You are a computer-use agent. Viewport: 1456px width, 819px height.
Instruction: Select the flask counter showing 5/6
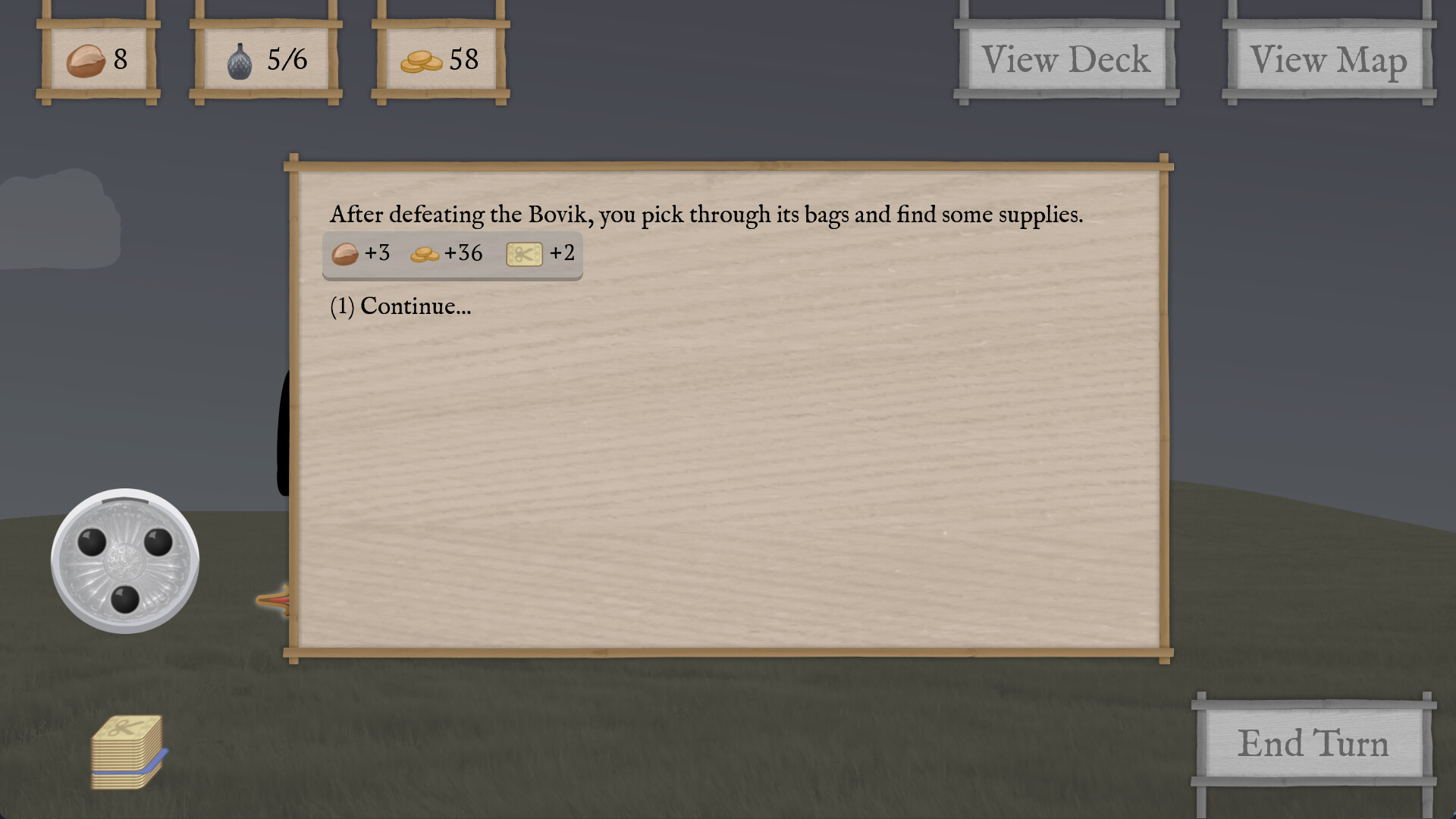pos(265,60)
